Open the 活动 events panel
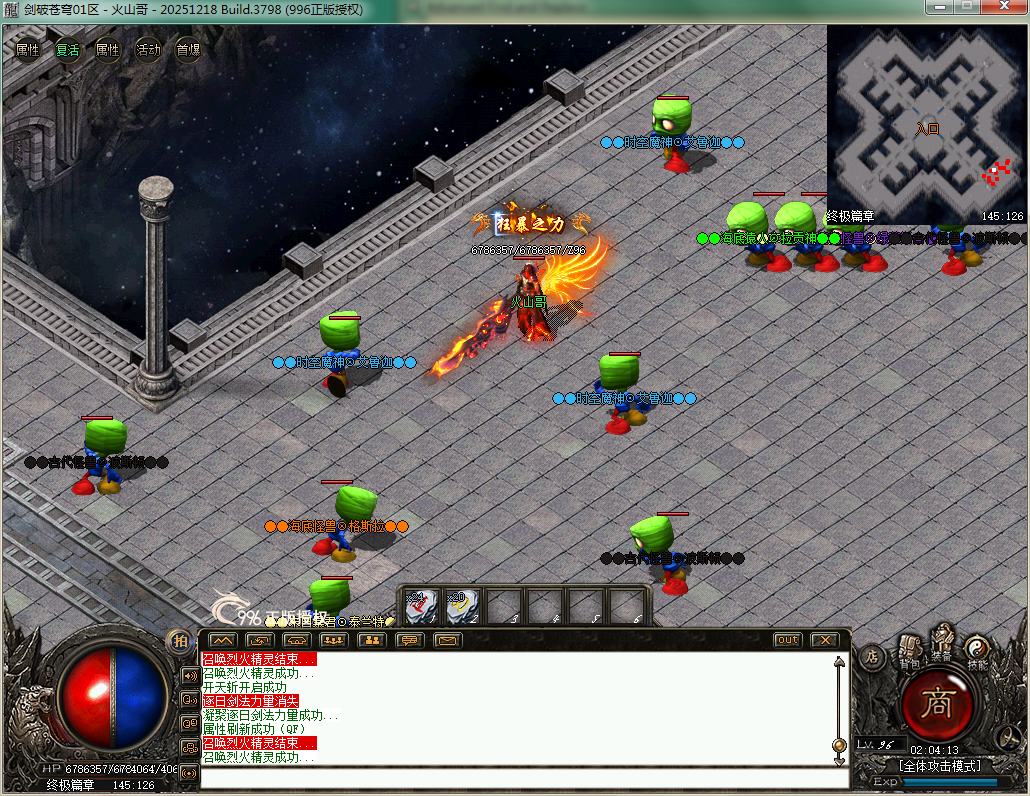The image size is (1030, 796). [148, 50]
